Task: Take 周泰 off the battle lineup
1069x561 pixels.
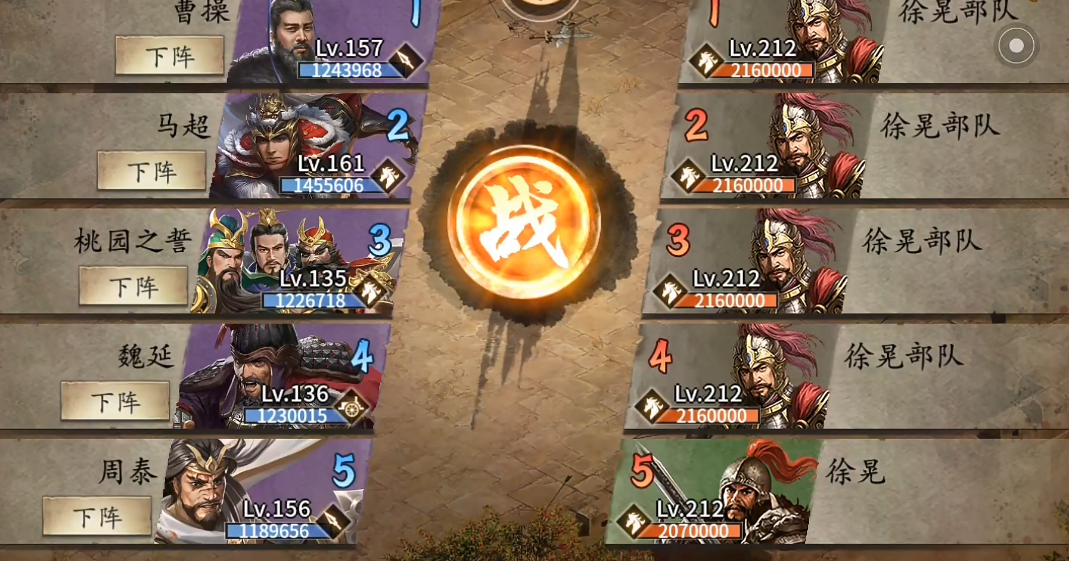Action: pyautogui.click(x=97, y=516)
